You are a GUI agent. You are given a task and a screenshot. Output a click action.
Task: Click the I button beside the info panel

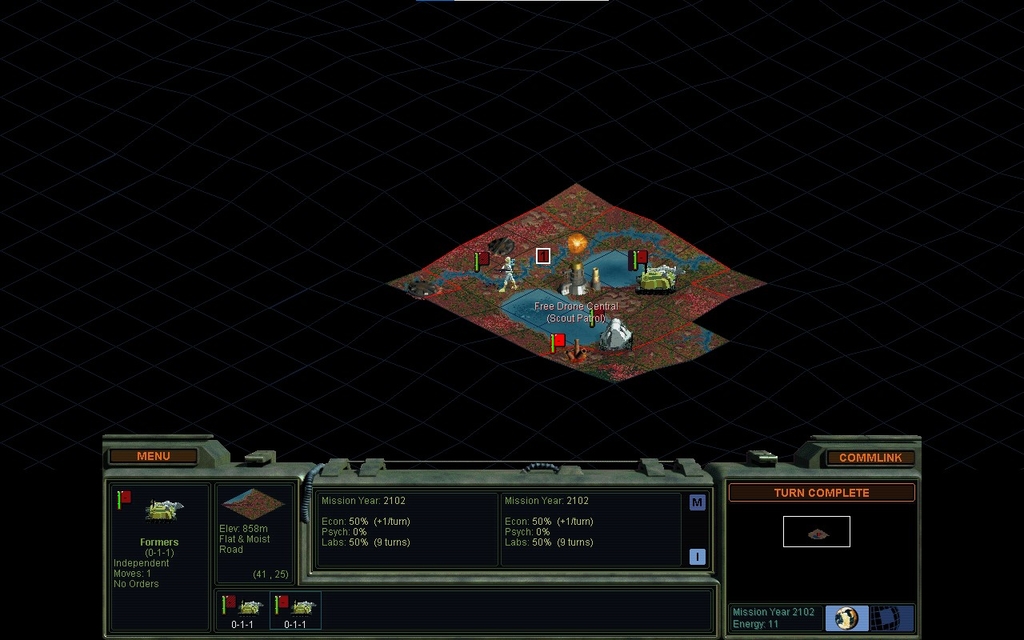tap(697, 557)
